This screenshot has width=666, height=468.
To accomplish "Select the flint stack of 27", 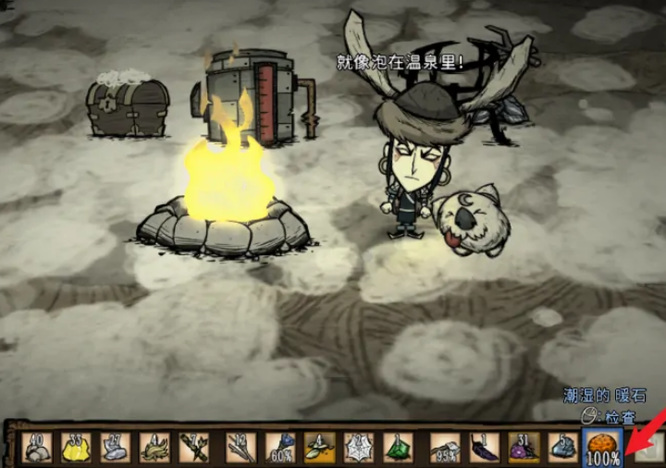I will click(x=113, y=446).
